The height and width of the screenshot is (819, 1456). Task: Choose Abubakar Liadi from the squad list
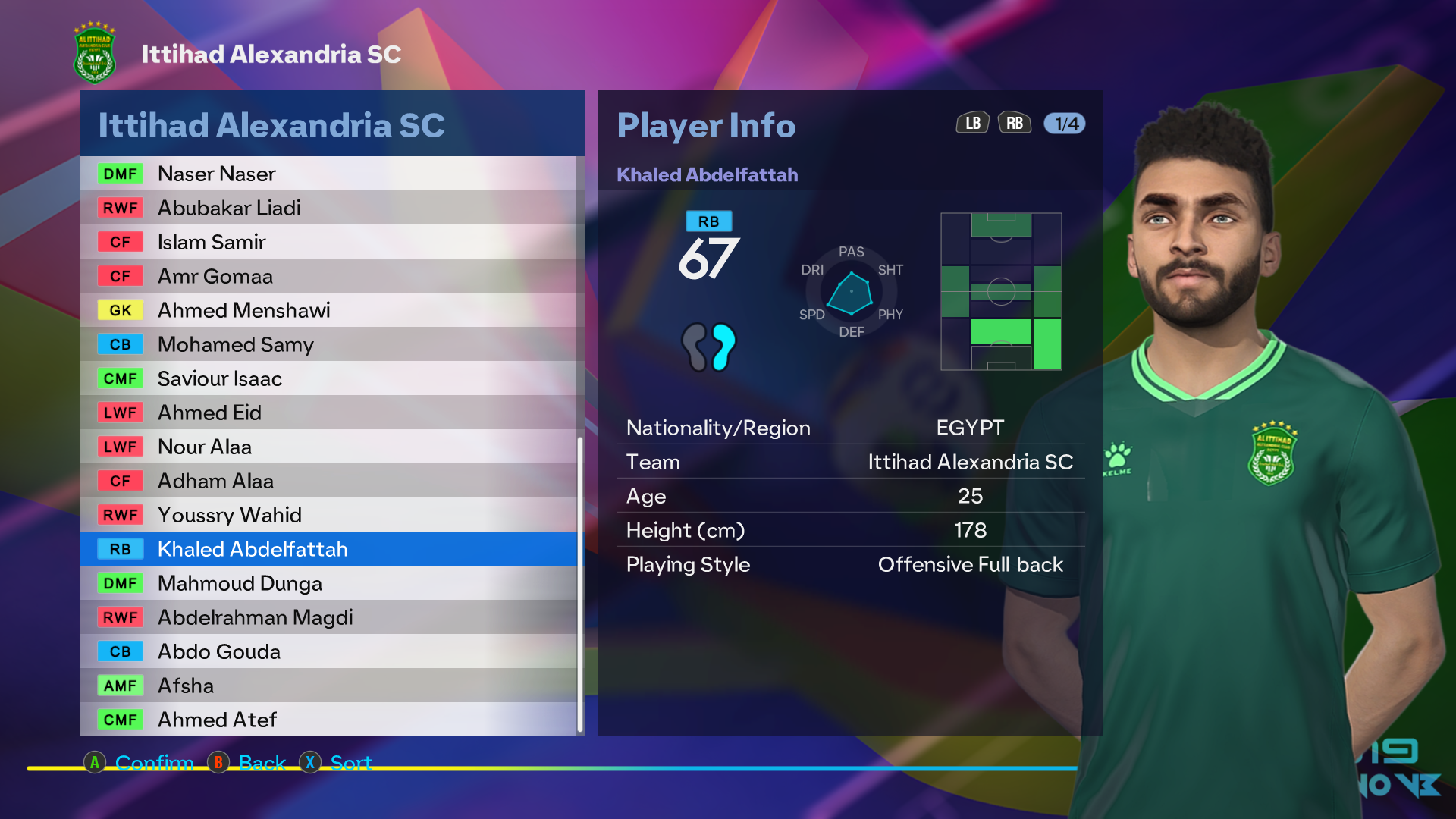click(328, 208)
